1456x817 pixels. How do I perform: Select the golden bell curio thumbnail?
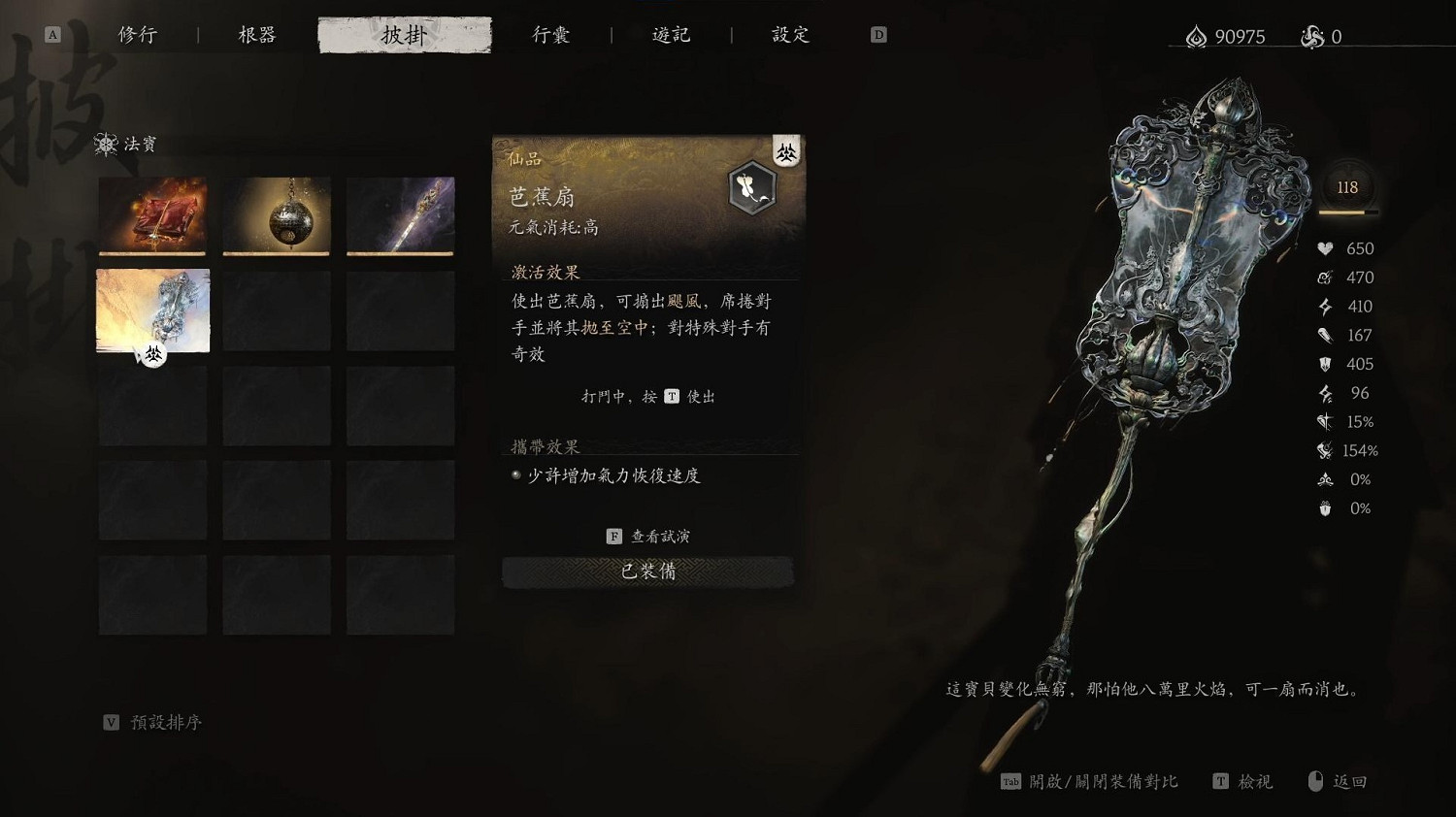coord(276,215)
